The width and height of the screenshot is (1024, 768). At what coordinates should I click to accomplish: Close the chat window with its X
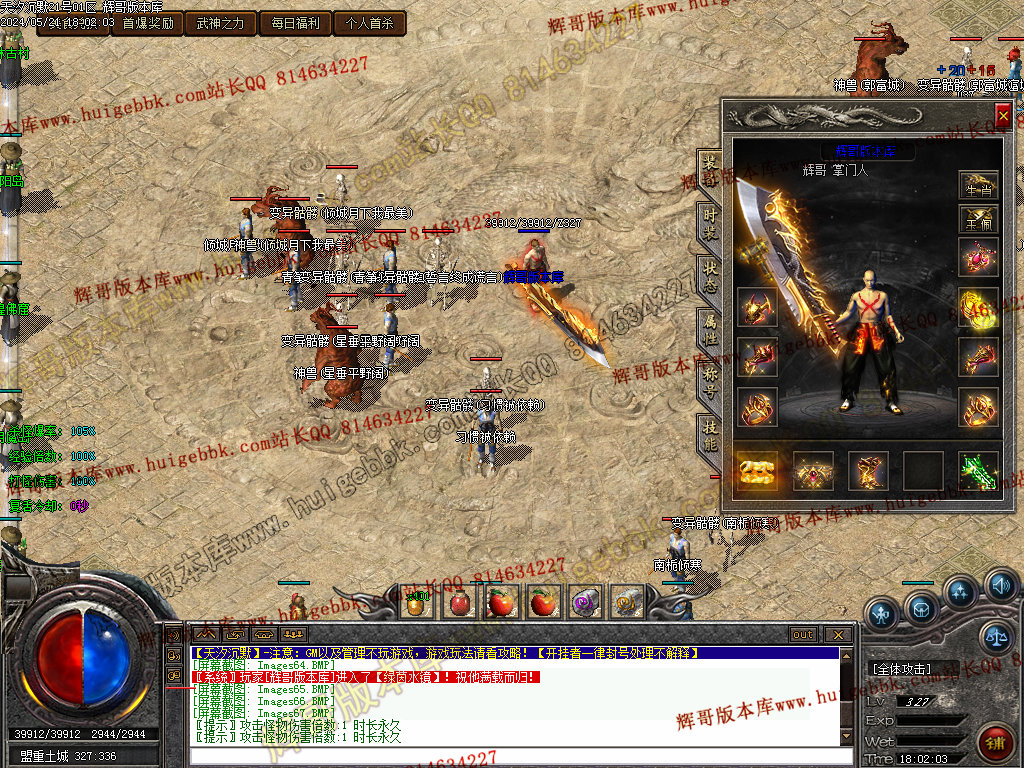pyautogui.click(x=838, y=635)
